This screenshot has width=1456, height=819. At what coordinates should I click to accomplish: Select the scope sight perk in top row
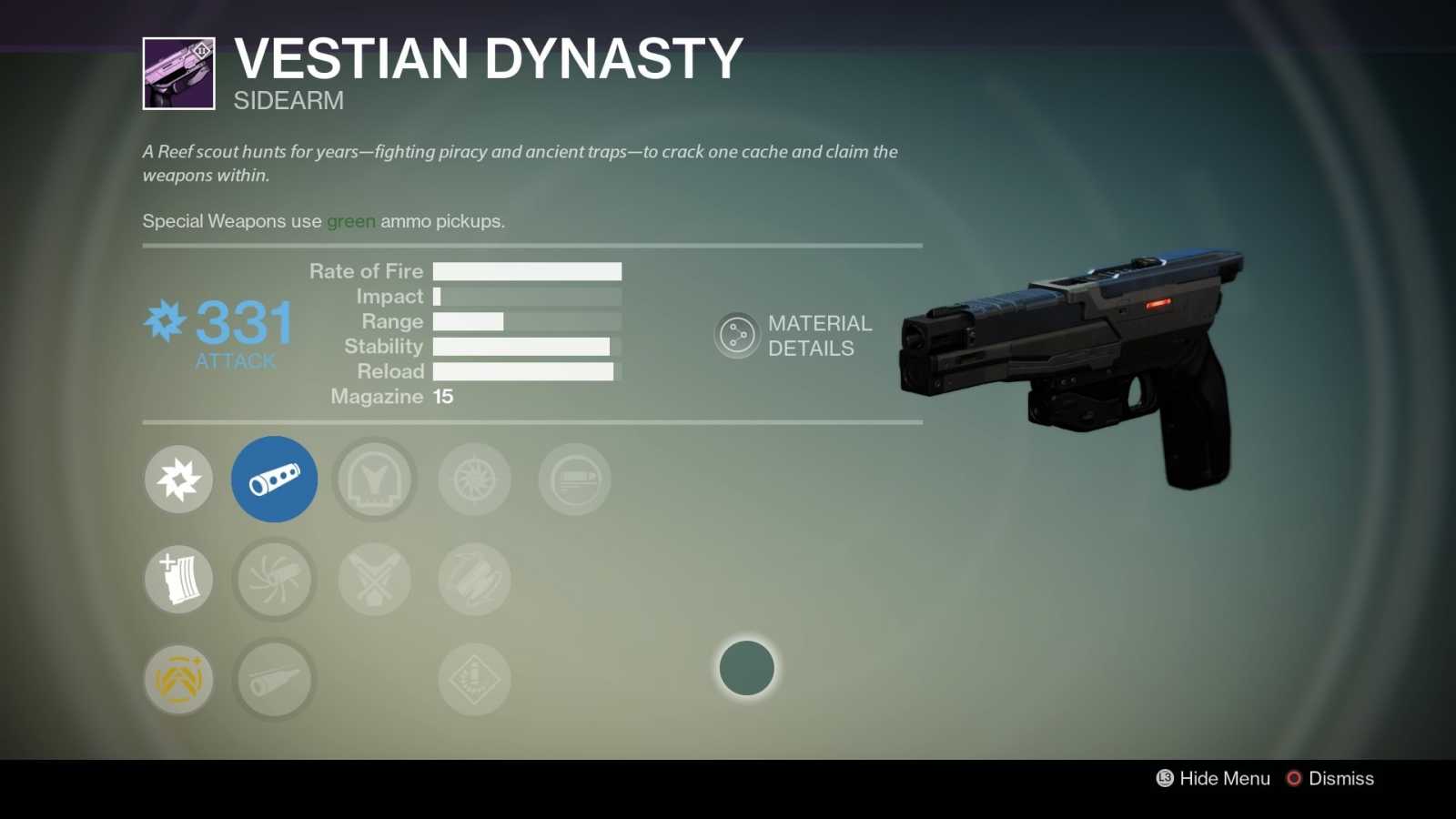(374, 479)
